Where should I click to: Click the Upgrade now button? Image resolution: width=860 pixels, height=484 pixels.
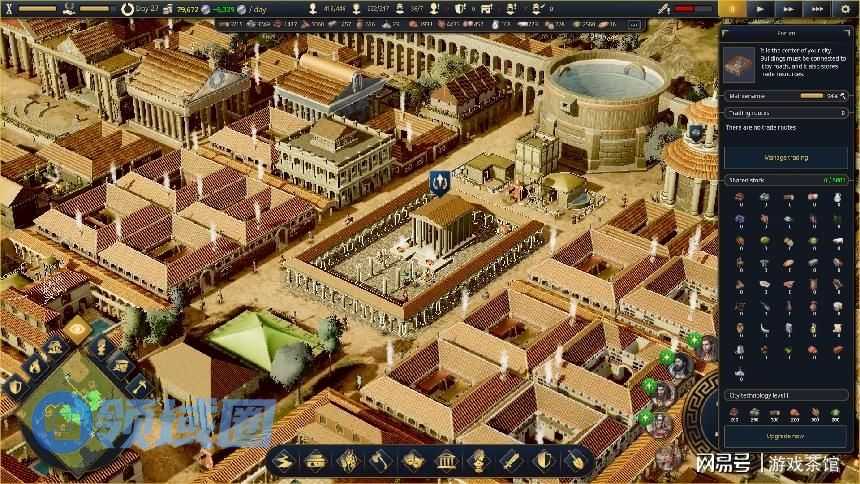click(x=786, y=438)
